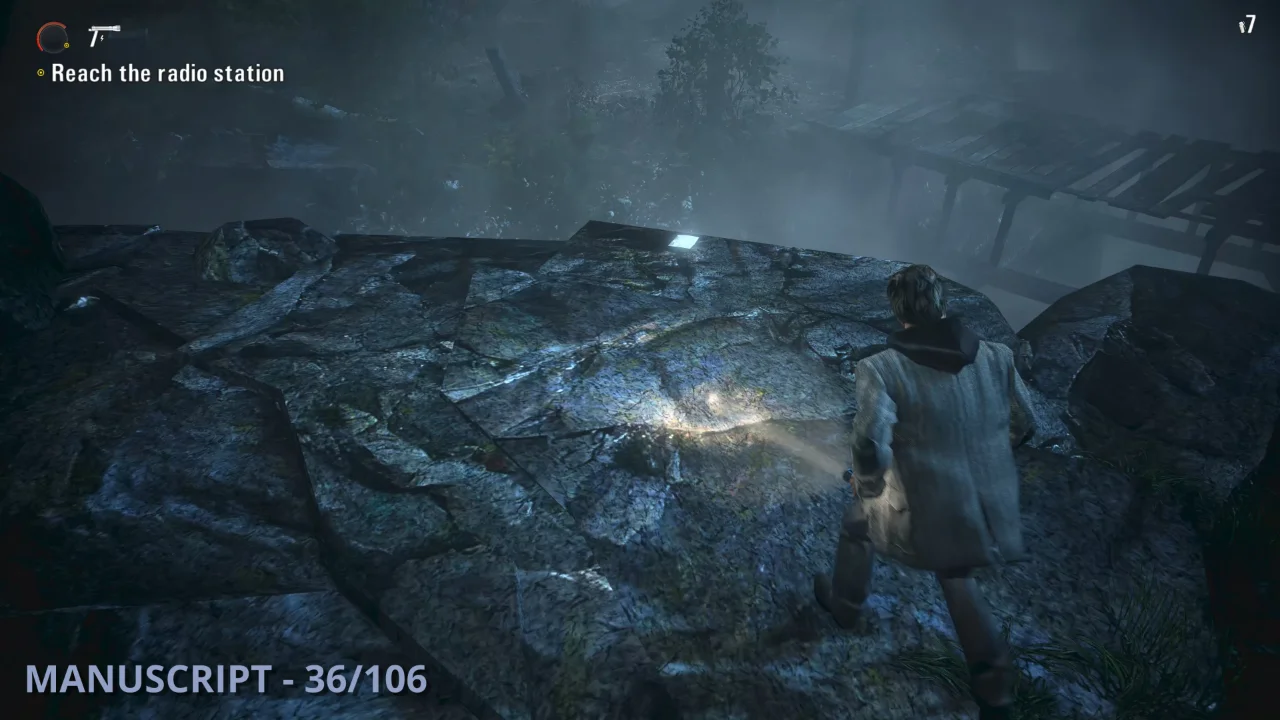Open the Reach the radio station objective
Viewport: 1280px width, 720px height.
coord(166,72)
